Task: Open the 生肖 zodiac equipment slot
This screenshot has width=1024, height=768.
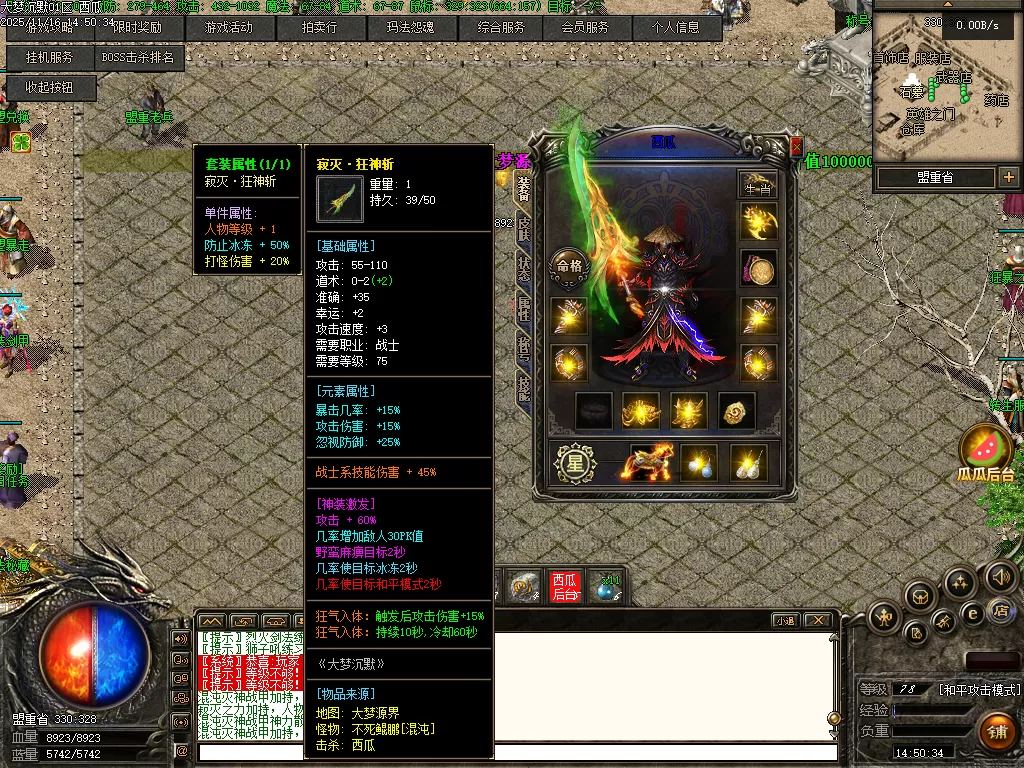Action: [758, 184]
